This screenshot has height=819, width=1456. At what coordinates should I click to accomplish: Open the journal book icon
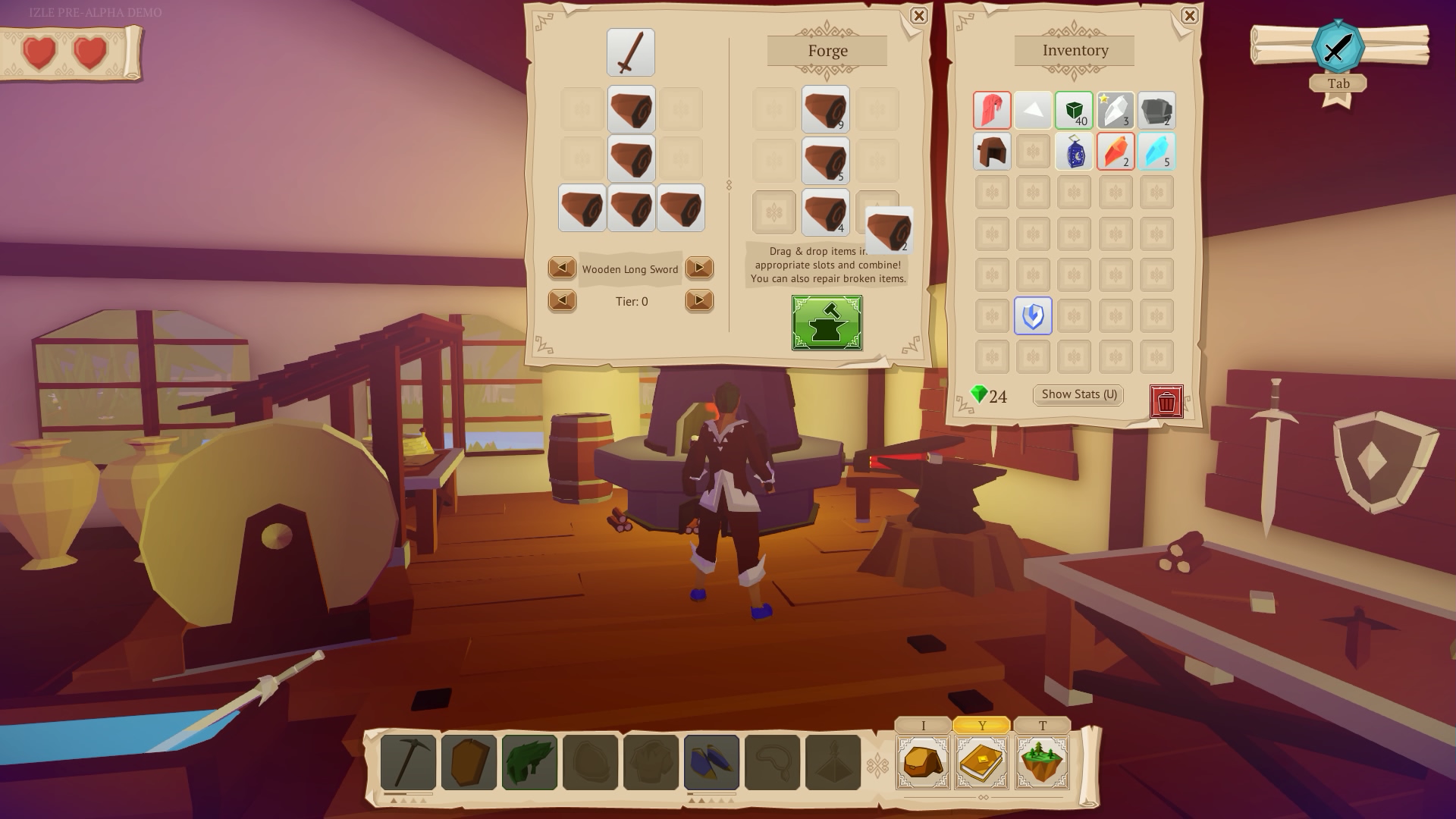coord(982,761)
